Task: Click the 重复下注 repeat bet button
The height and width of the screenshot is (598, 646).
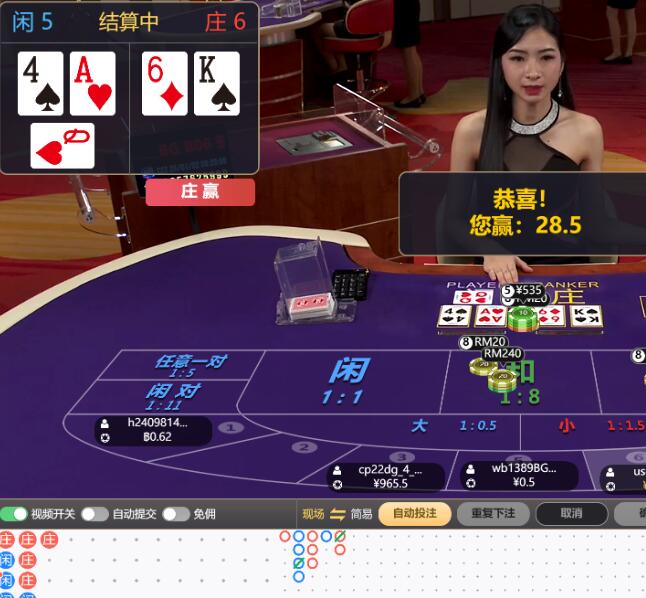Action: coord(493,514)
